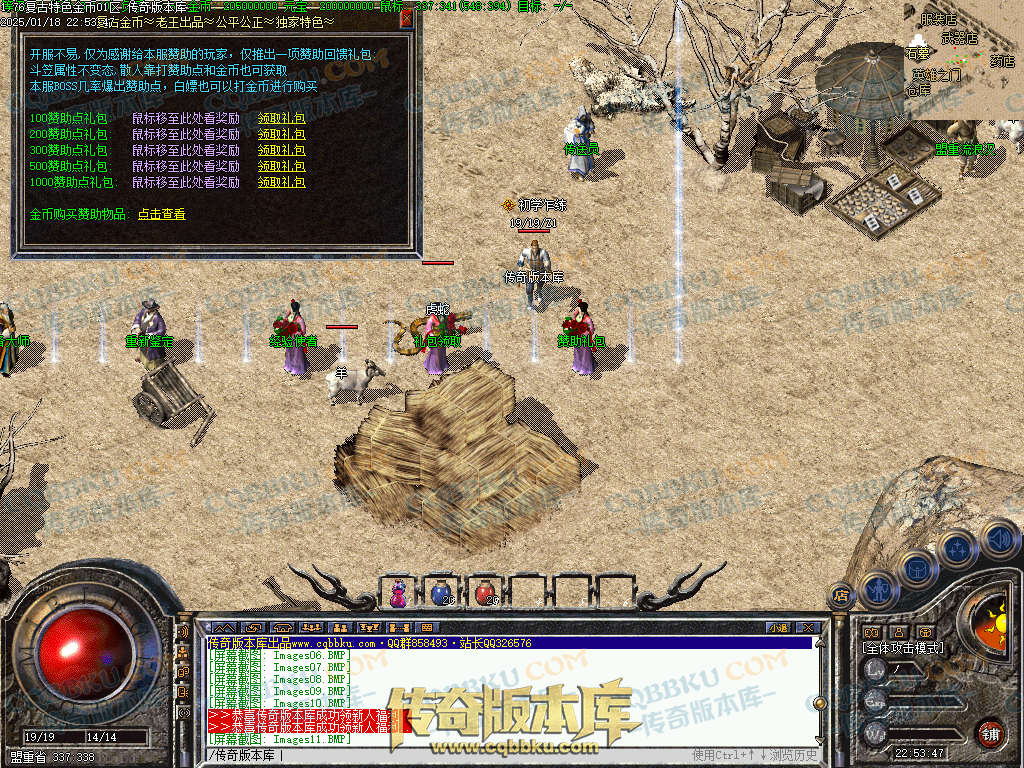This screenshot has width=1024, height=768.
Task: Click the chat text input field
Action: pos(450,754)
